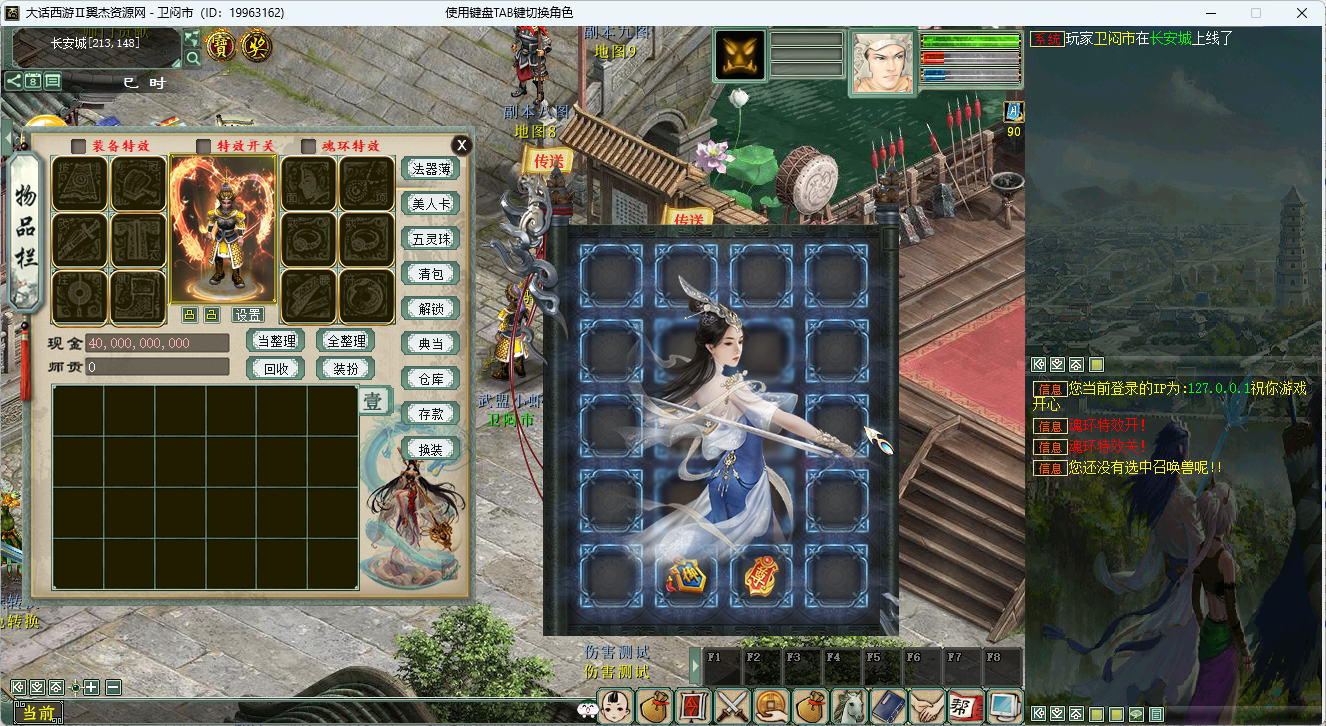
Task: Toggle the 魂环特效 soul ring effects checkbox
Action: pyautogui.click(x=308, y=146)
